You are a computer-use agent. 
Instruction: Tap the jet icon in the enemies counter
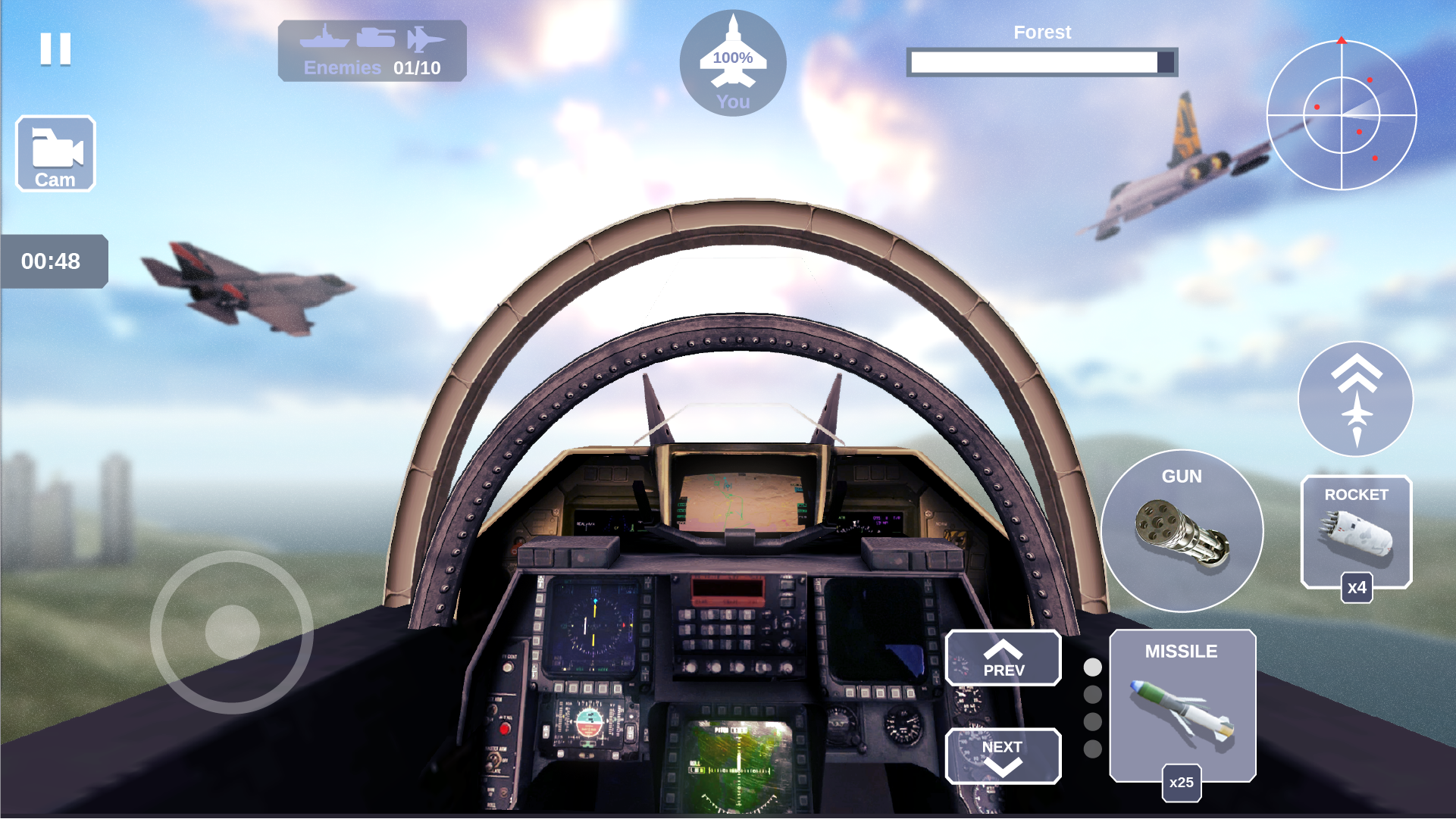click(428, 38)
